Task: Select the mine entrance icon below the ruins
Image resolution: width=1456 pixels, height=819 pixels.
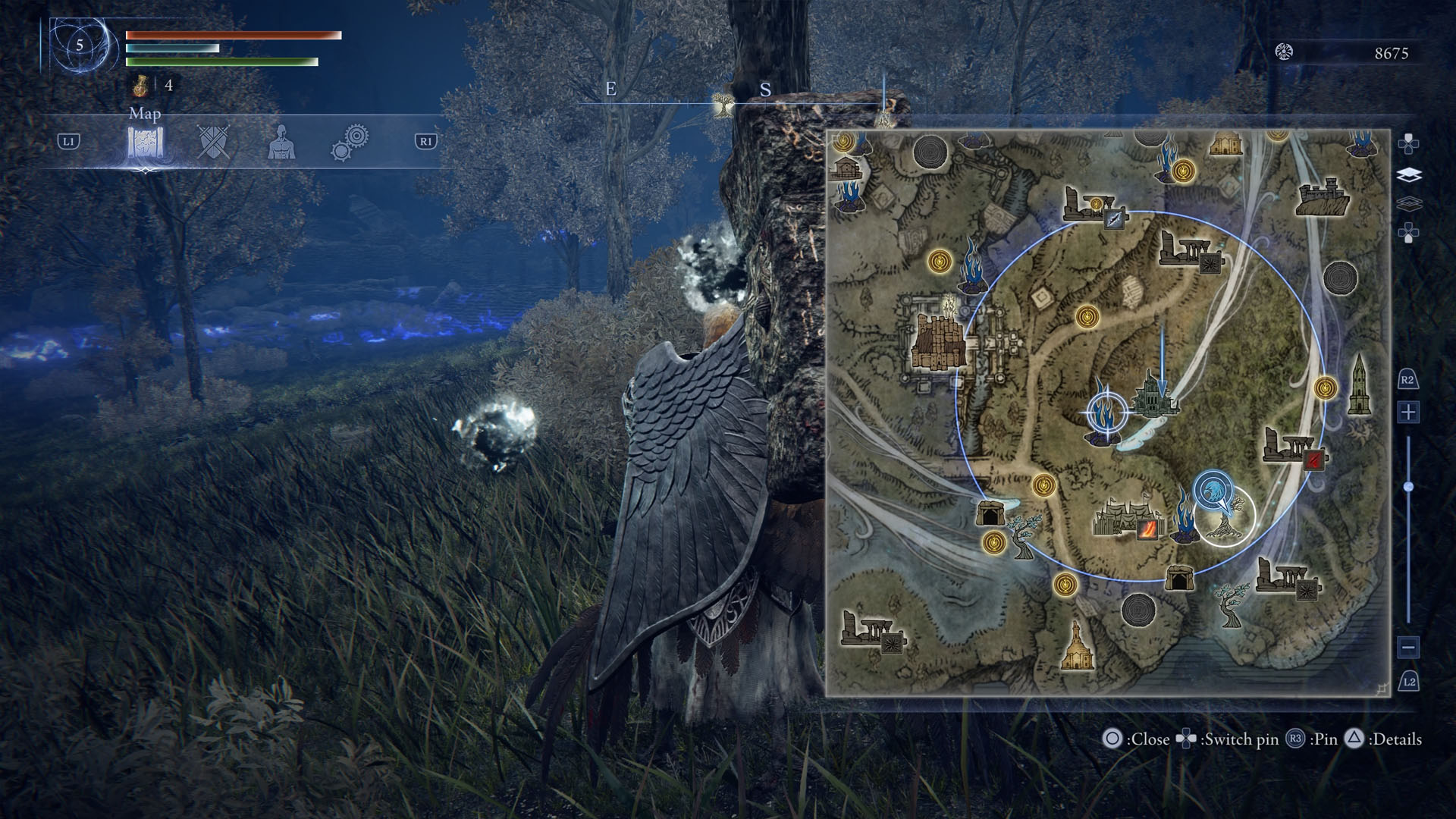Action: click(x=1181, y=576)
